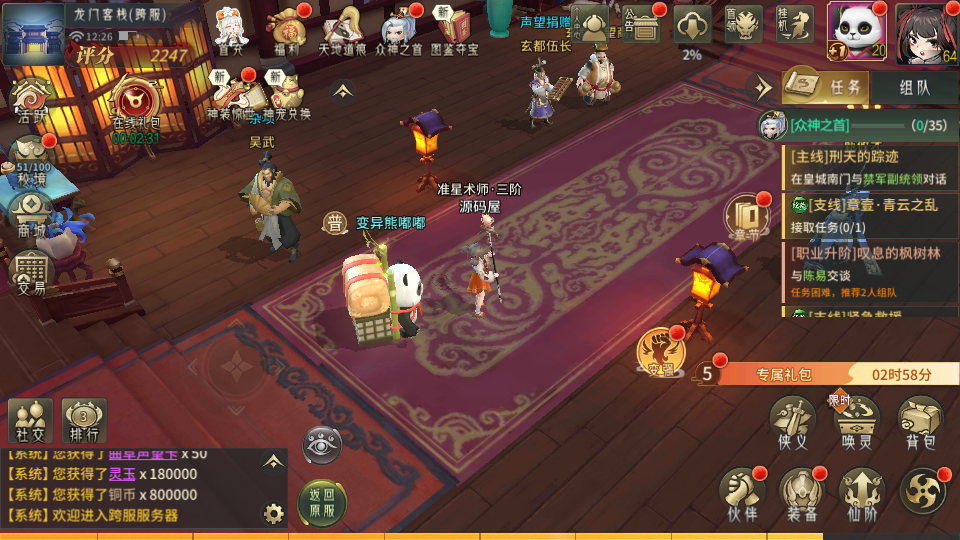Switch to the 组队 team tab
Screen dimensions: 960x540
(914, 87)
